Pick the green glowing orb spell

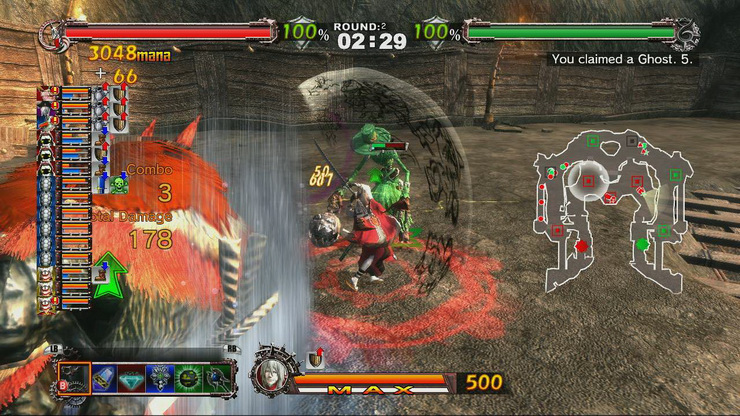[188, 377]
